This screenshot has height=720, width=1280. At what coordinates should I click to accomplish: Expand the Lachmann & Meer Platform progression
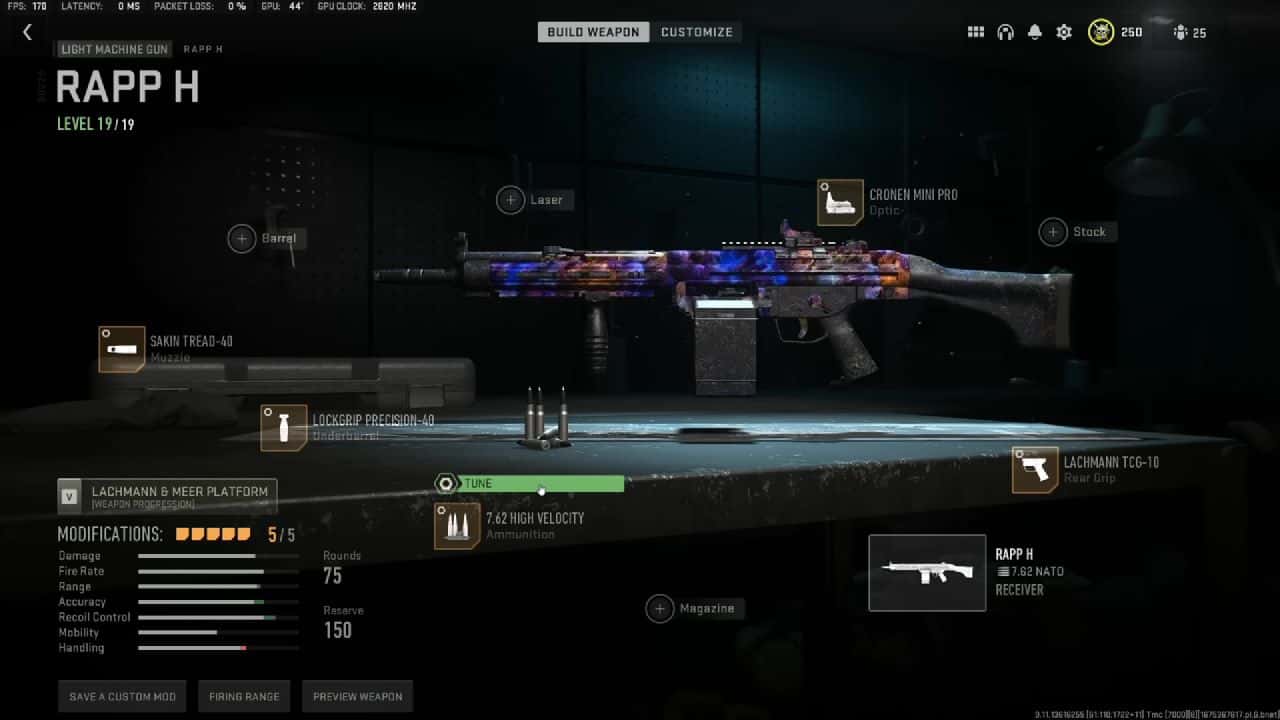pyautogui.click(x=166, y=491)
